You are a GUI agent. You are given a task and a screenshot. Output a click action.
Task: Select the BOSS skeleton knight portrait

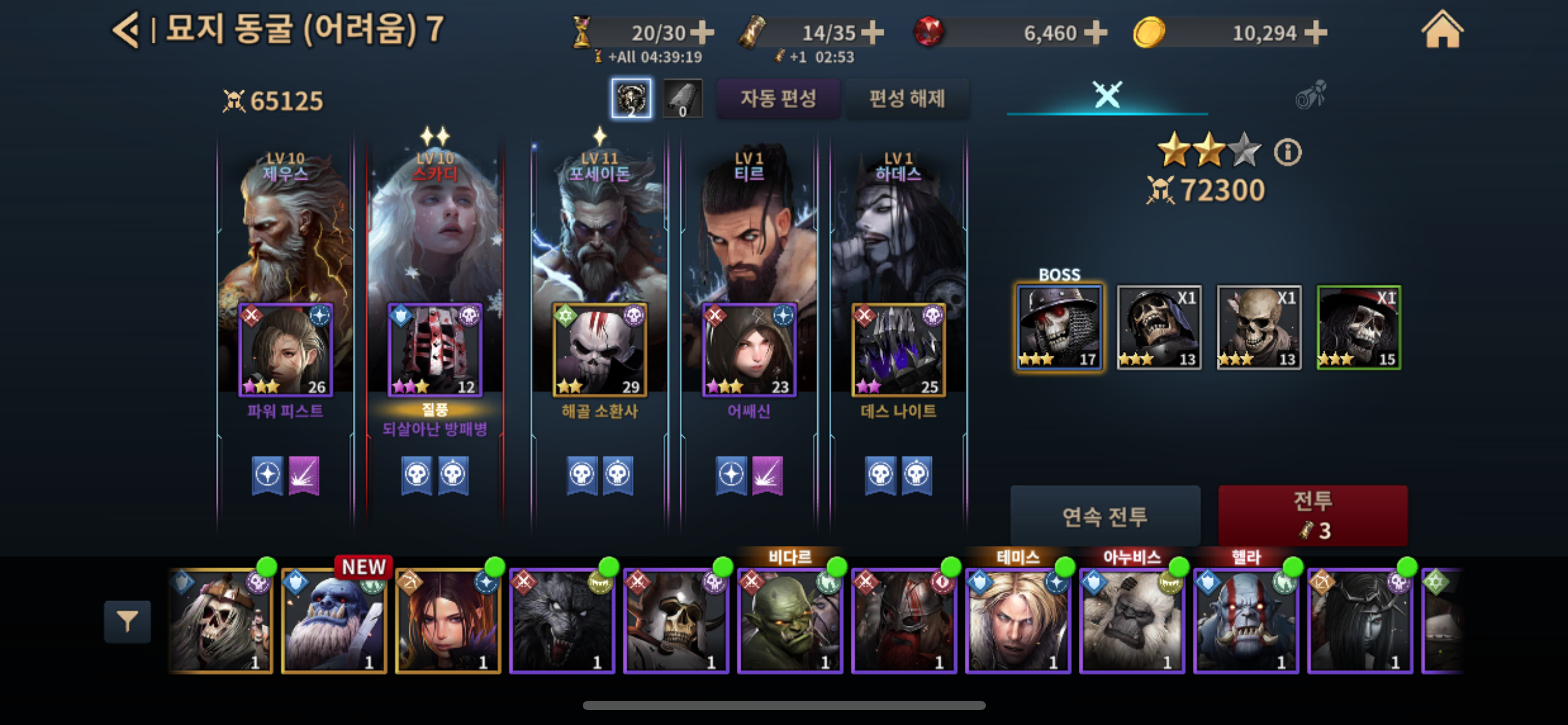click(1059, 328)
